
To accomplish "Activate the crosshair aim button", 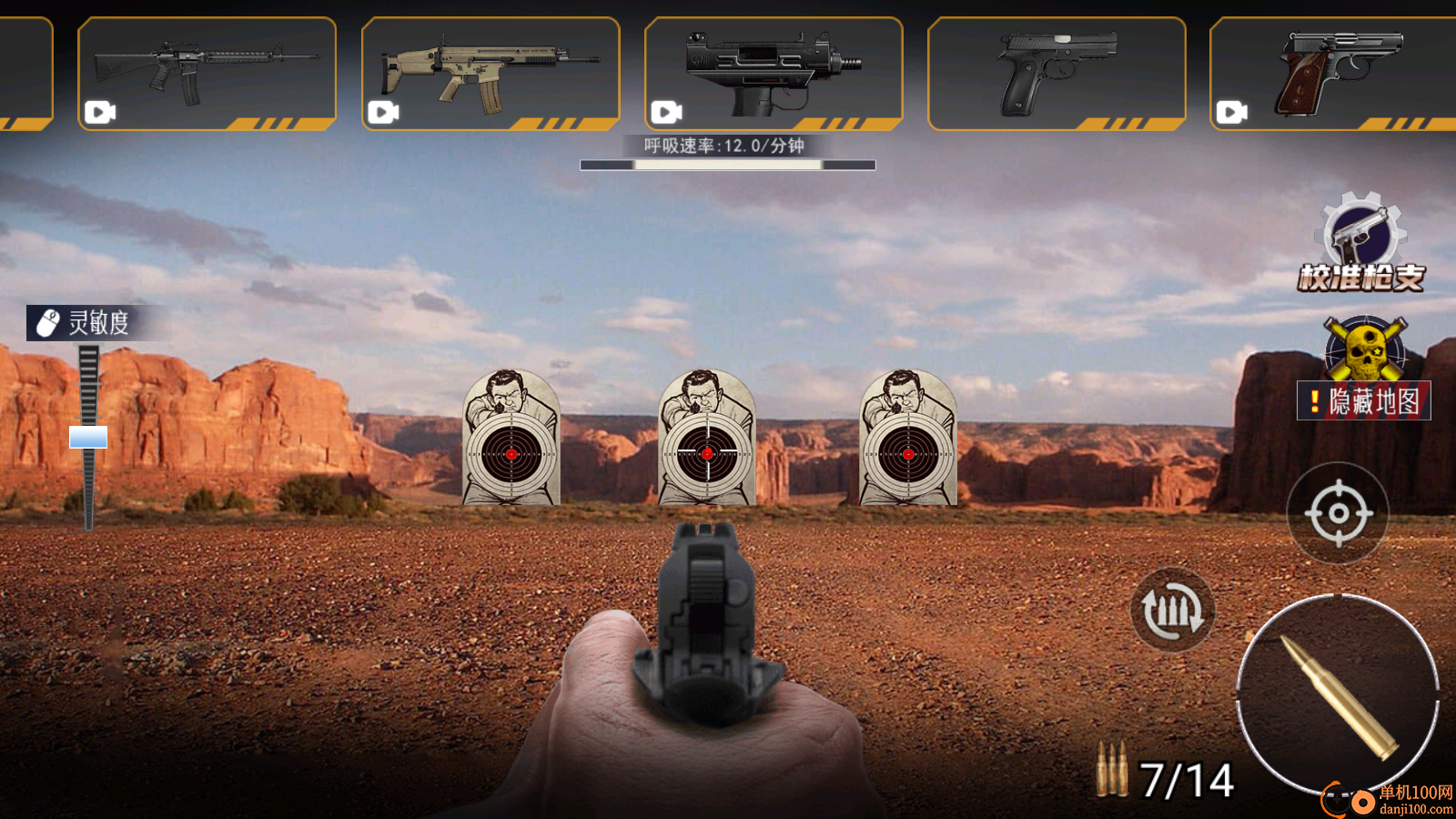I will pyautogui.click(x=1338, y=513).
